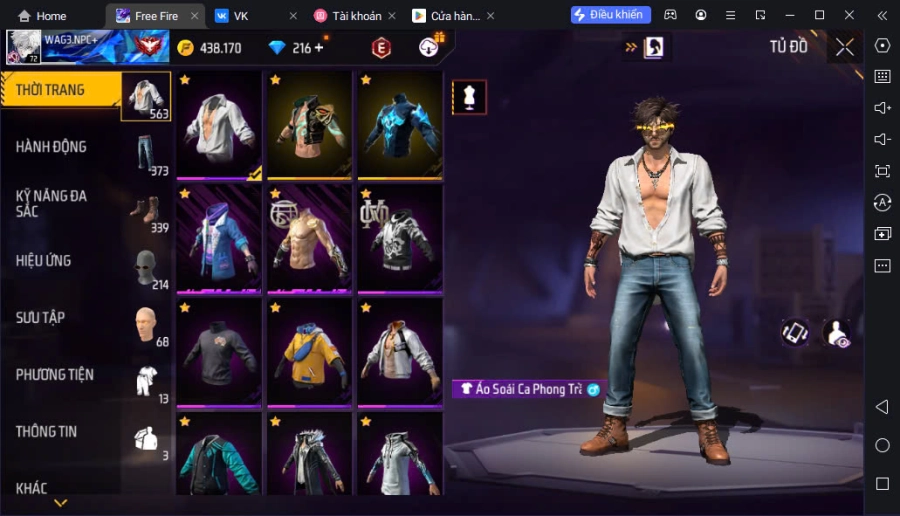The image size is (900, 516).
Task: Click the player profile avatar
Action: 24,47
